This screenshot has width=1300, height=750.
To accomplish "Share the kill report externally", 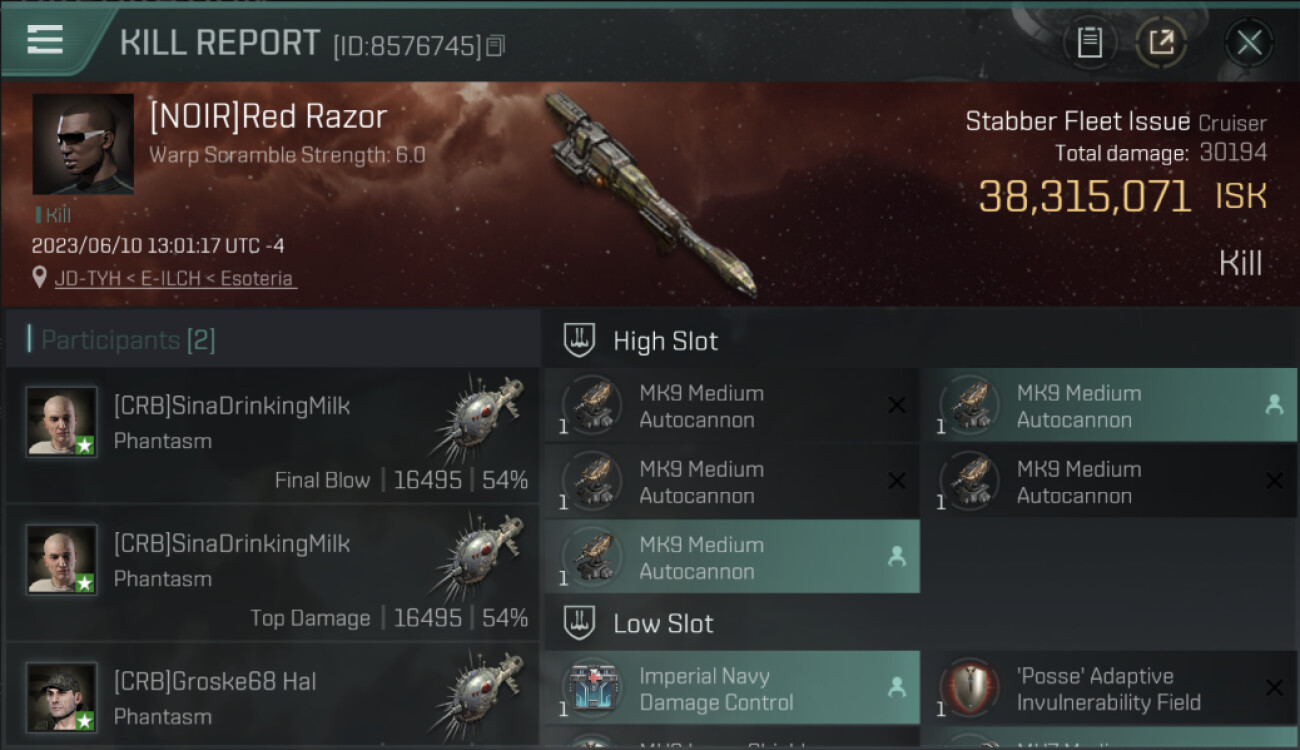I will click(x=1161, y=42).
